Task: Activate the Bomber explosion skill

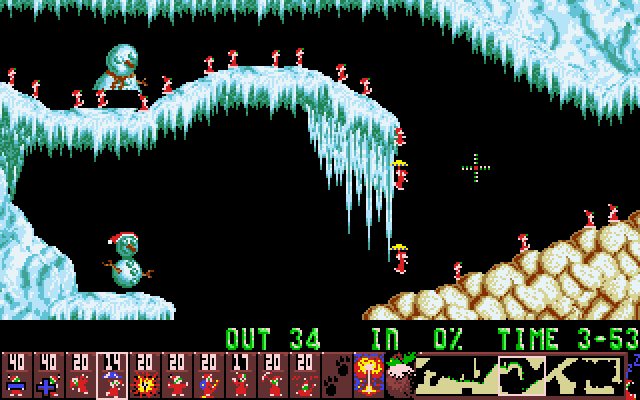Action: pos(144,375)
